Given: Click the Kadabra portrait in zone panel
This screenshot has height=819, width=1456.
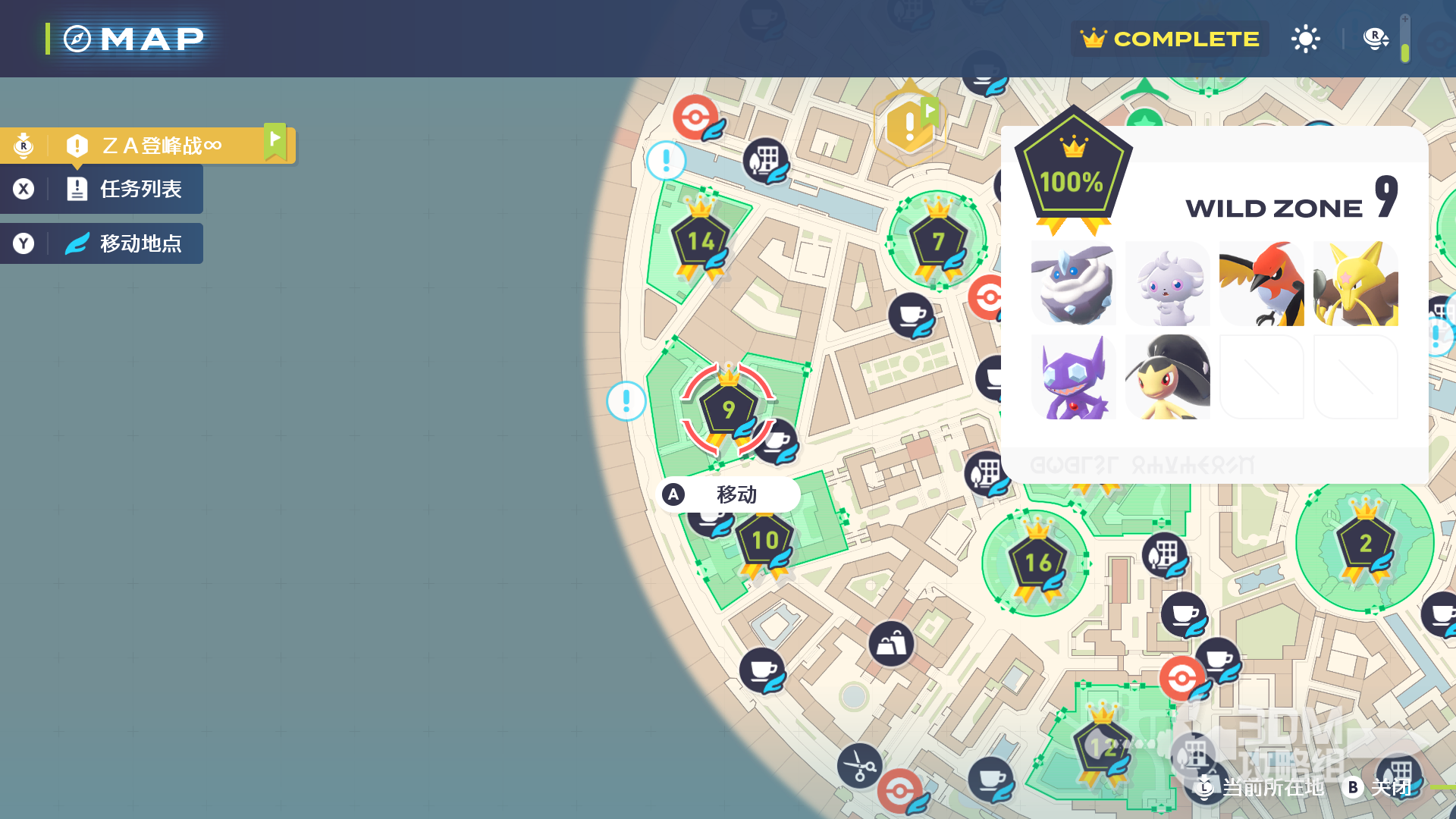Looking at the screenshot, I should (1355, 284).
